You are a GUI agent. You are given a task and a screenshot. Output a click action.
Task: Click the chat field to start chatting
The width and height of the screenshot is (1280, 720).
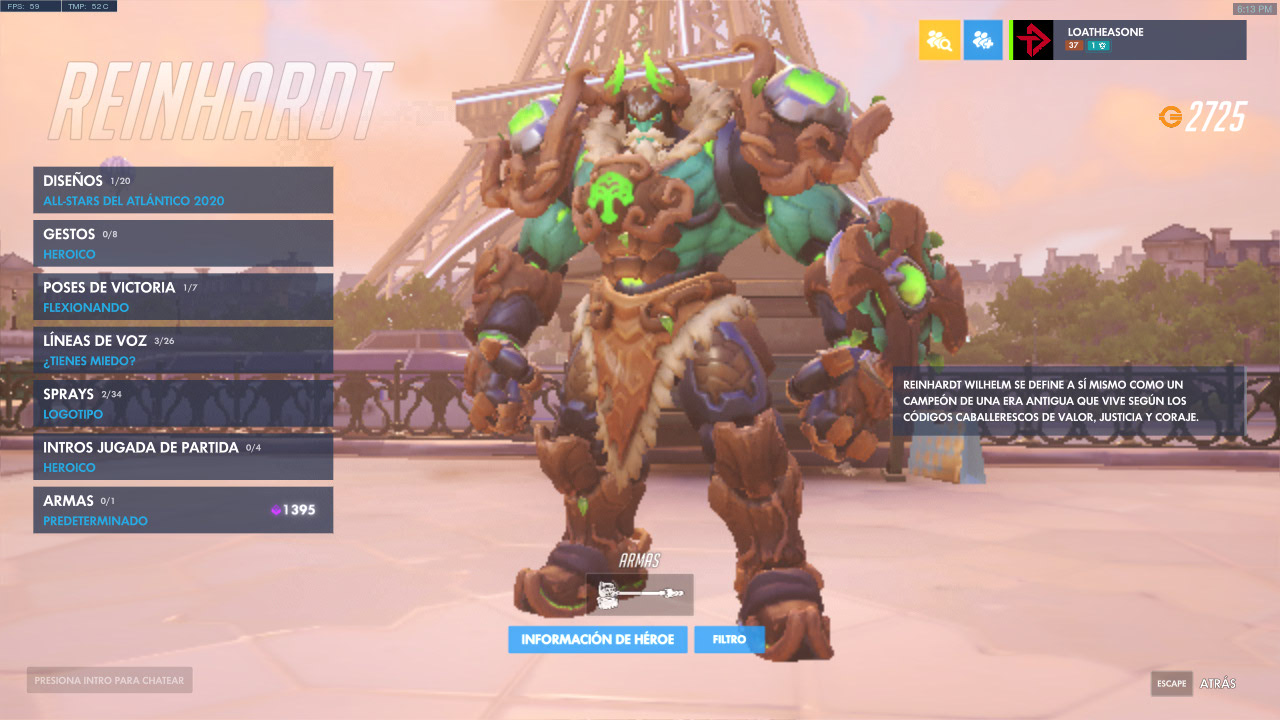pos(108,679)
